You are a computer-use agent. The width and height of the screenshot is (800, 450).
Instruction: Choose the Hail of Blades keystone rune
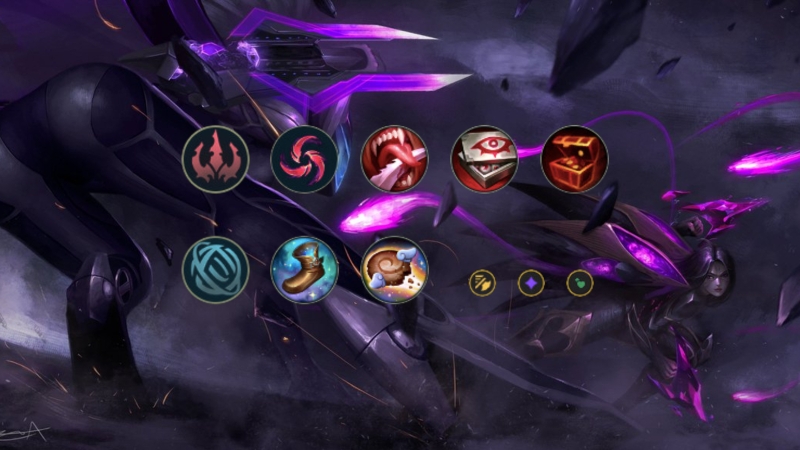click(x=304, y=159)
